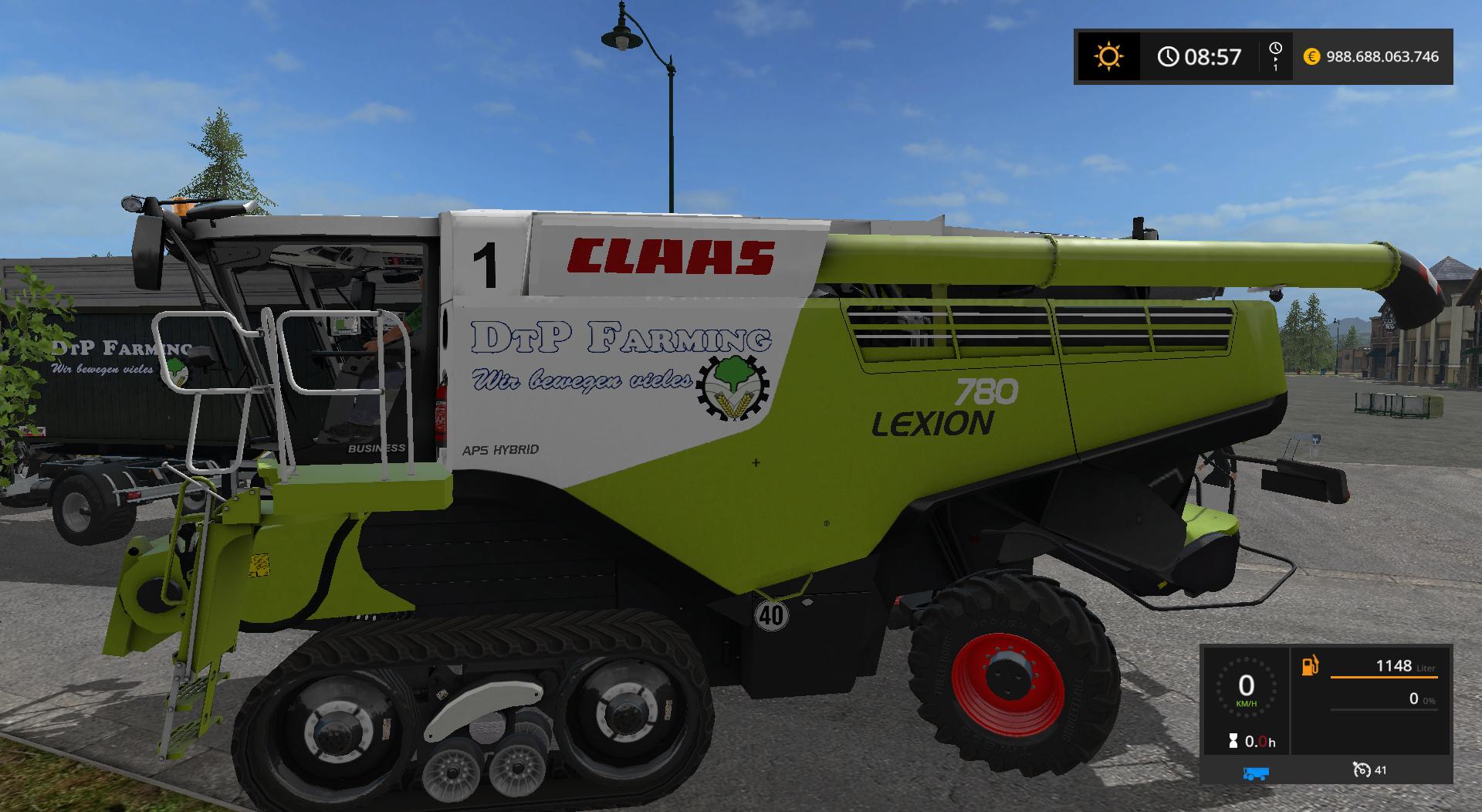Select the orange fuel pump icon

coord(1310,665)
